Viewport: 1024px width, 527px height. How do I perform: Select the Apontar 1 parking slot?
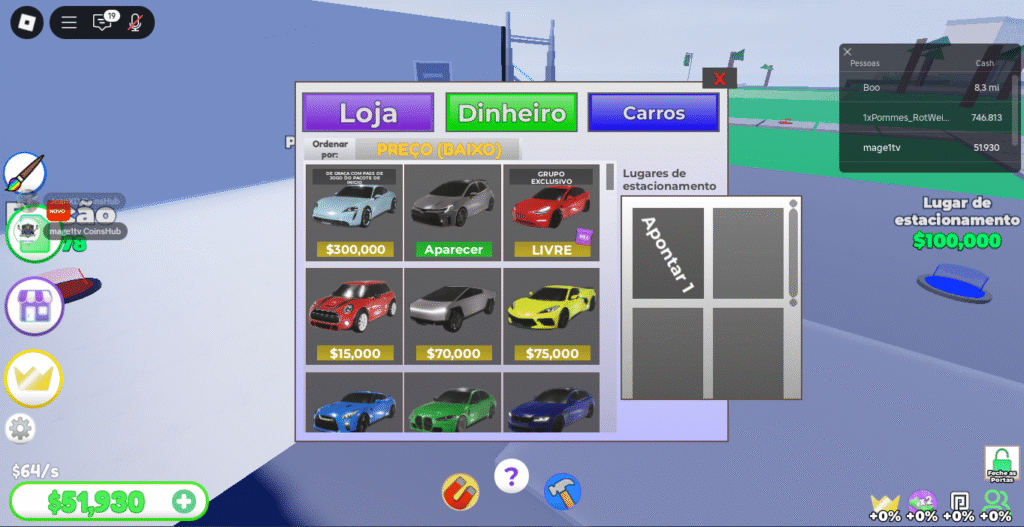665,253
